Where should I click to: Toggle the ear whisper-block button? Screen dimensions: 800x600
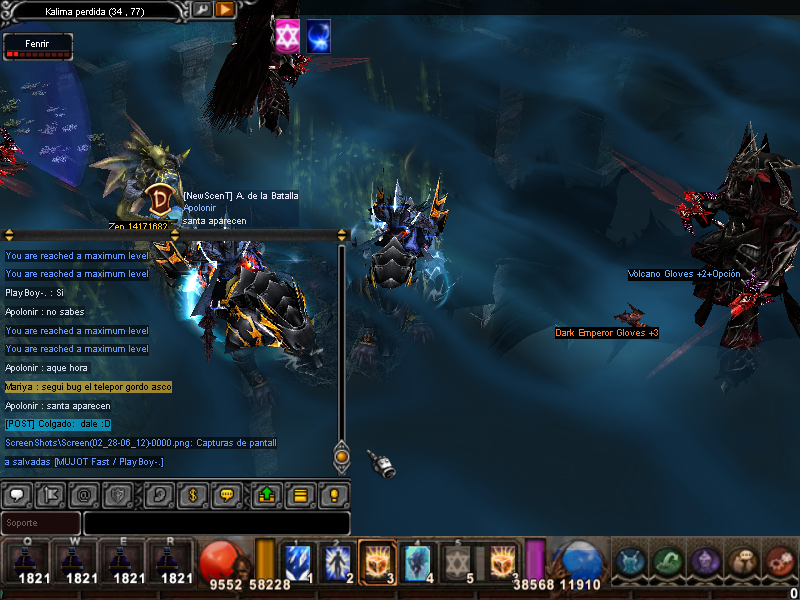pos(158,494)
